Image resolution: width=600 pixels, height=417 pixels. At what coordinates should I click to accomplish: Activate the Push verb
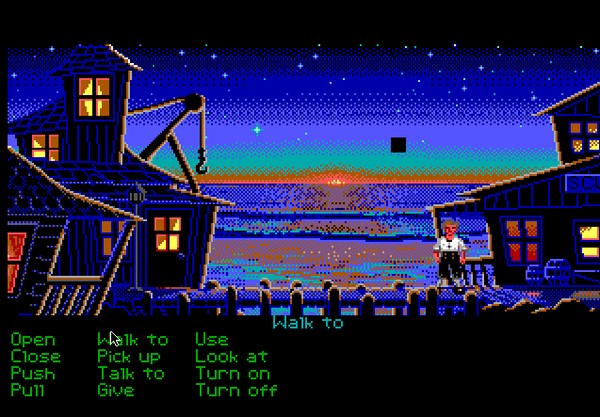click(33, 374)
